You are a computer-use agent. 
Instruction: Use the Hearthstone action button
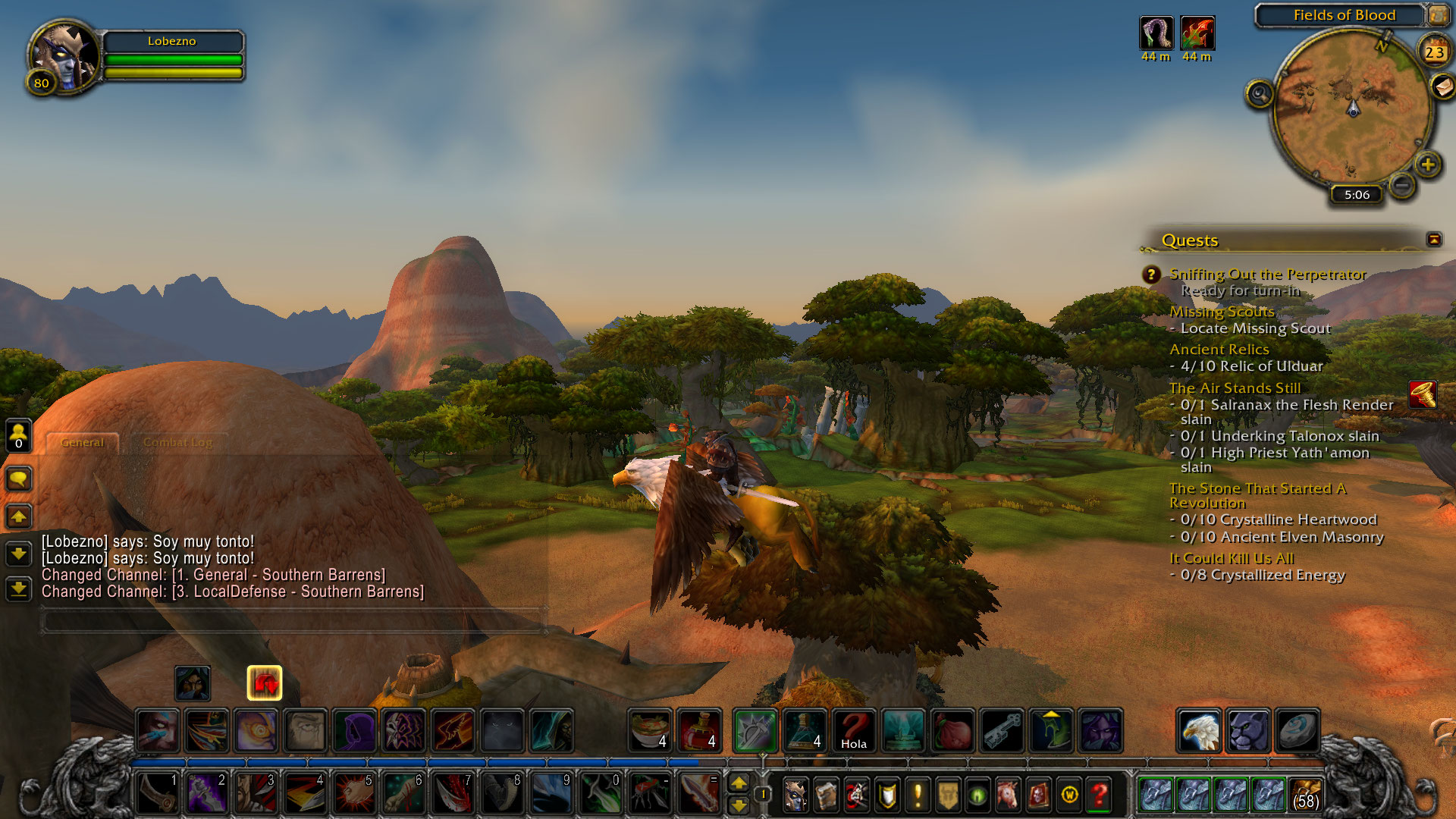(1297, 731)
